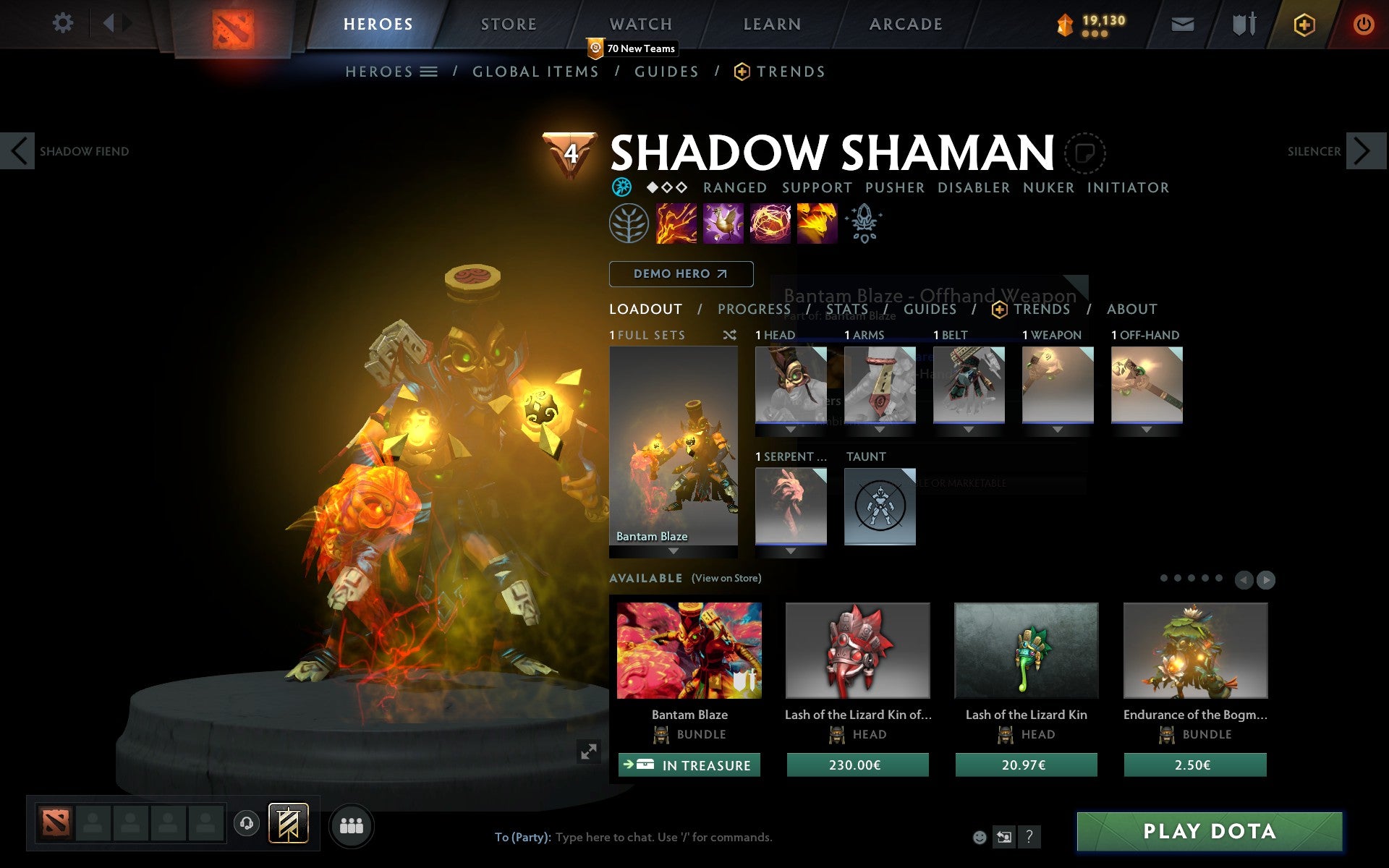Open the ARCADE menu item
This screenshot has height=868, width=1389.
(x=904, y=23)
